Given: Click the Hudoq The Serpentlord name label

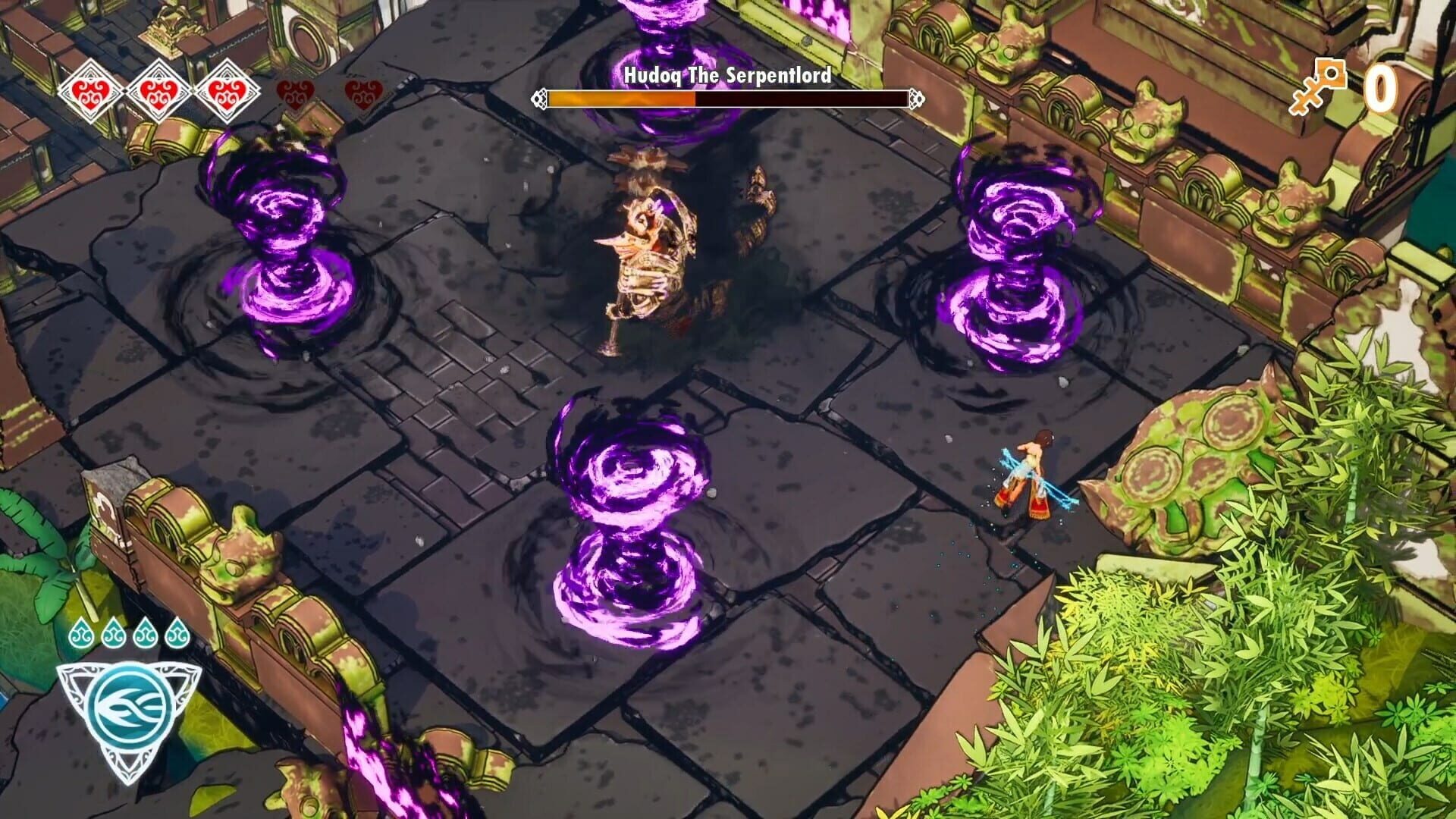Looking at the screenshot, I should [x=726, y=74].
